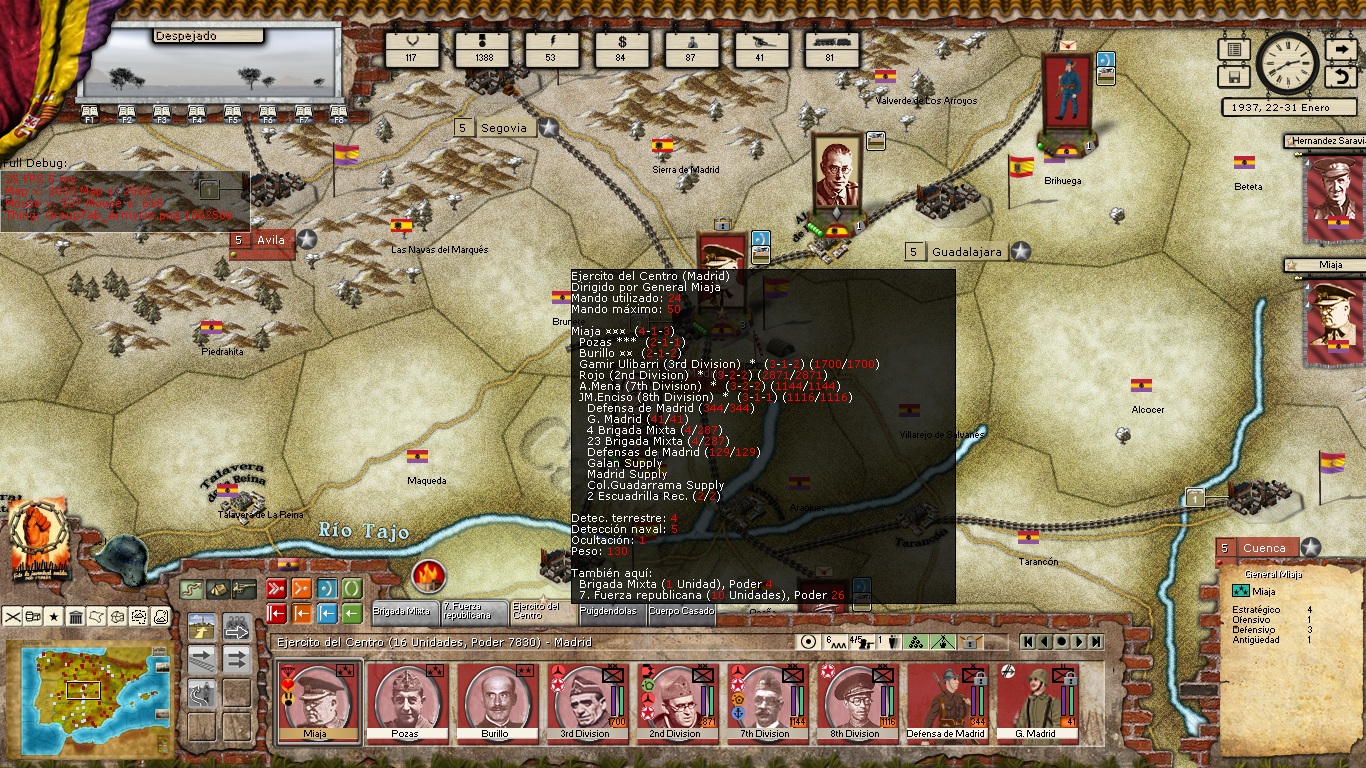Select the Miaja leader portrait card
Screen dimensions: 1366x768
pos(315,701)
